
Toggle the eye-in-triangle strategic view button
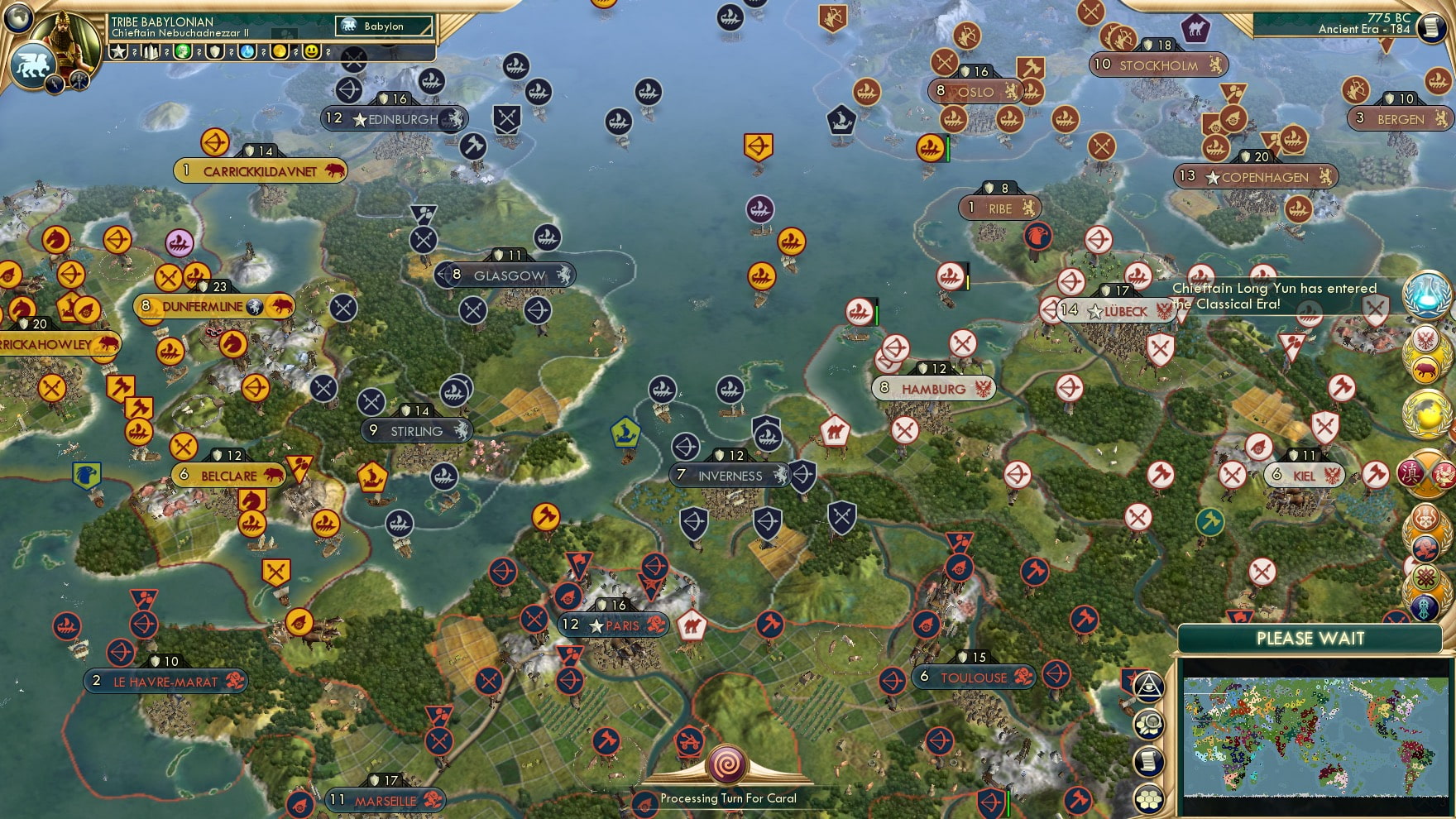[x=1148, y=686]
